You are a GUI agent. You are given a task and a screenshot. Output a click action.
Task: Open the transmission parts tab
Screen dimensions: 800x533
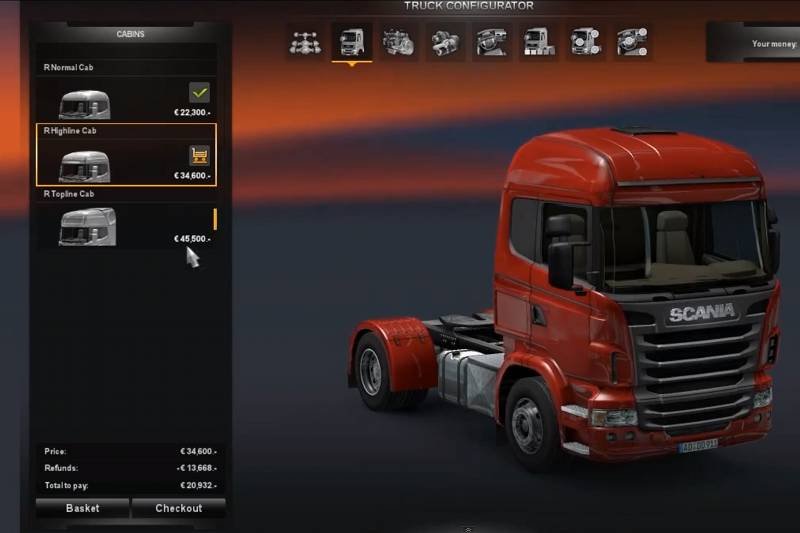443,42
